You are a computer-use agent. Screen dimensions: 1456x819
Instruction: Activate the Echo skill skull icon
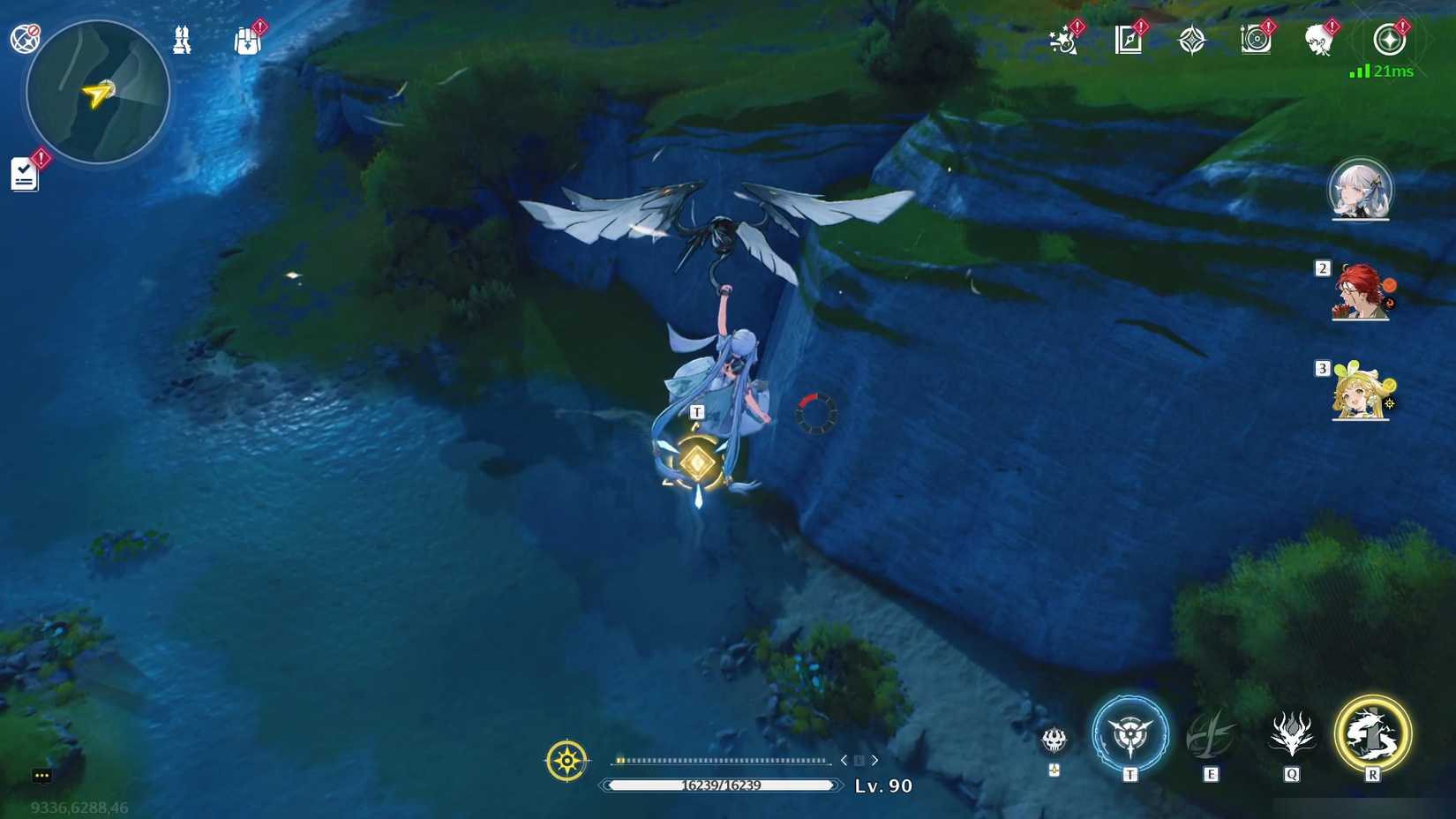[1054, 741]
